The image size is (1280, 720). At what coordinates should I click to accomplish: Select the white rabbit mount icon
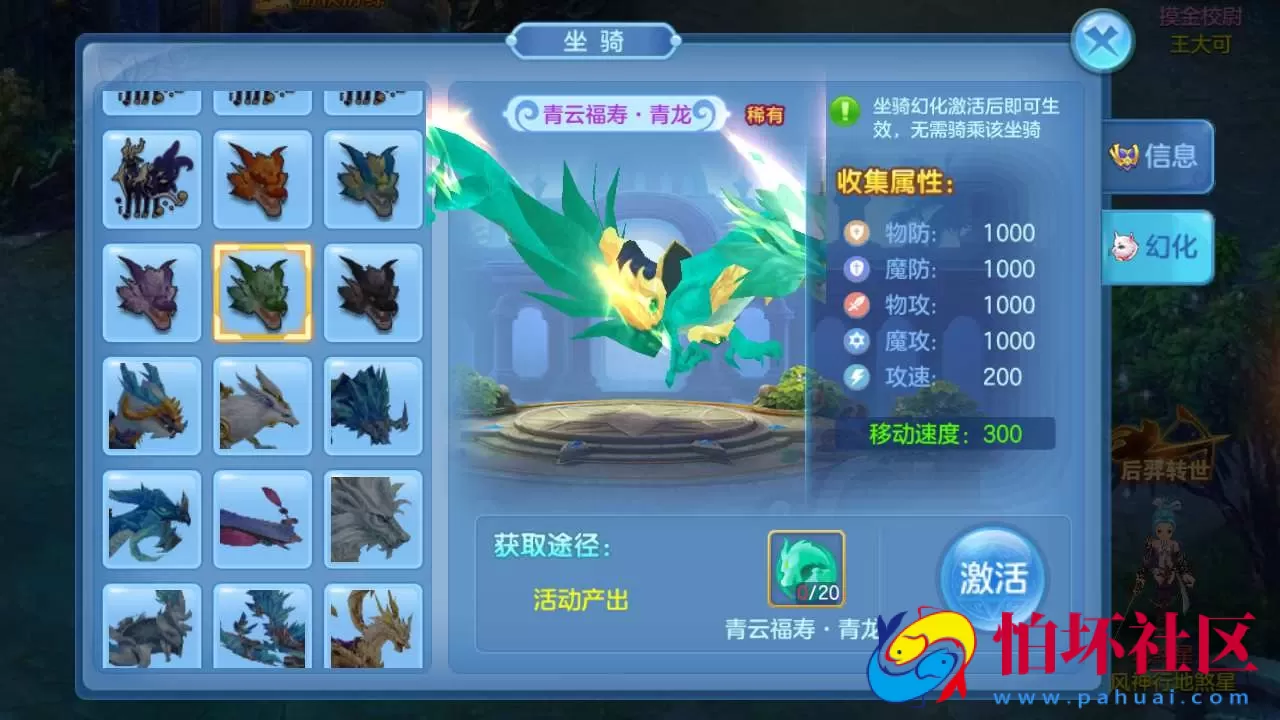[262, 407]
